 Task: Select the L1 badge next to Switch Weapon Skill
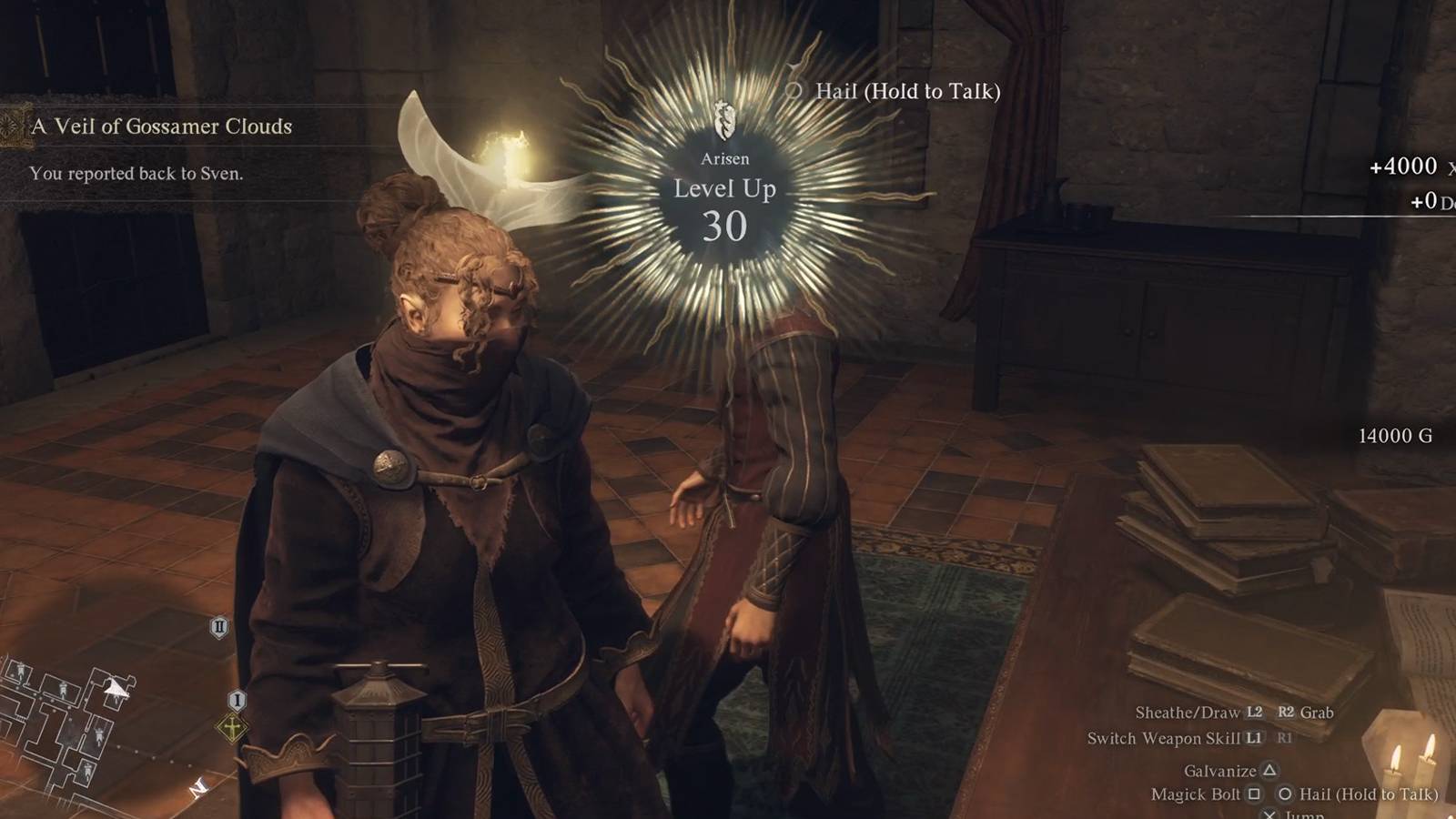[1254, 739]
